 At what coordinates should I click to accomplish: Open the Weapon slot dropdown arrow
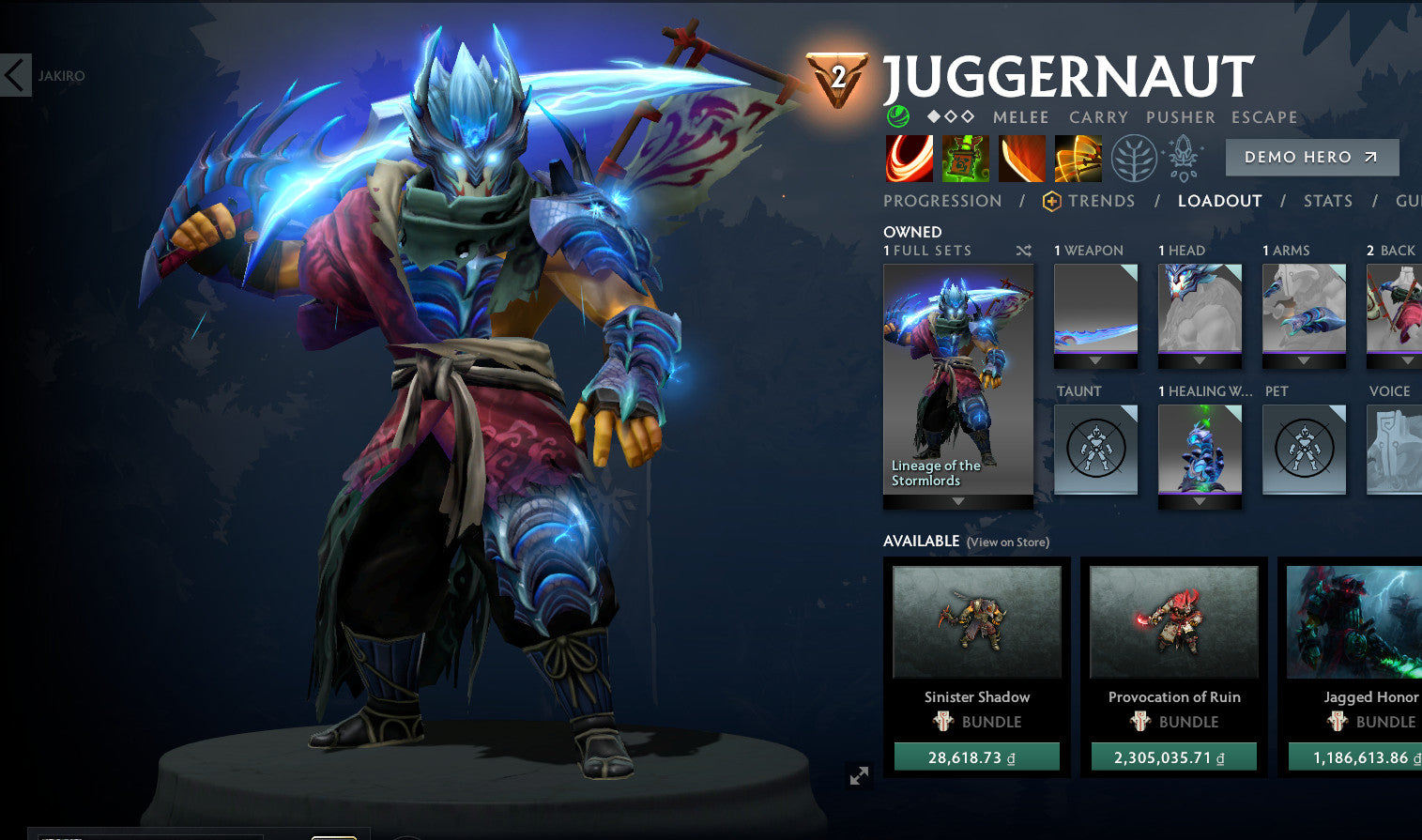[x=1095, y=360]
